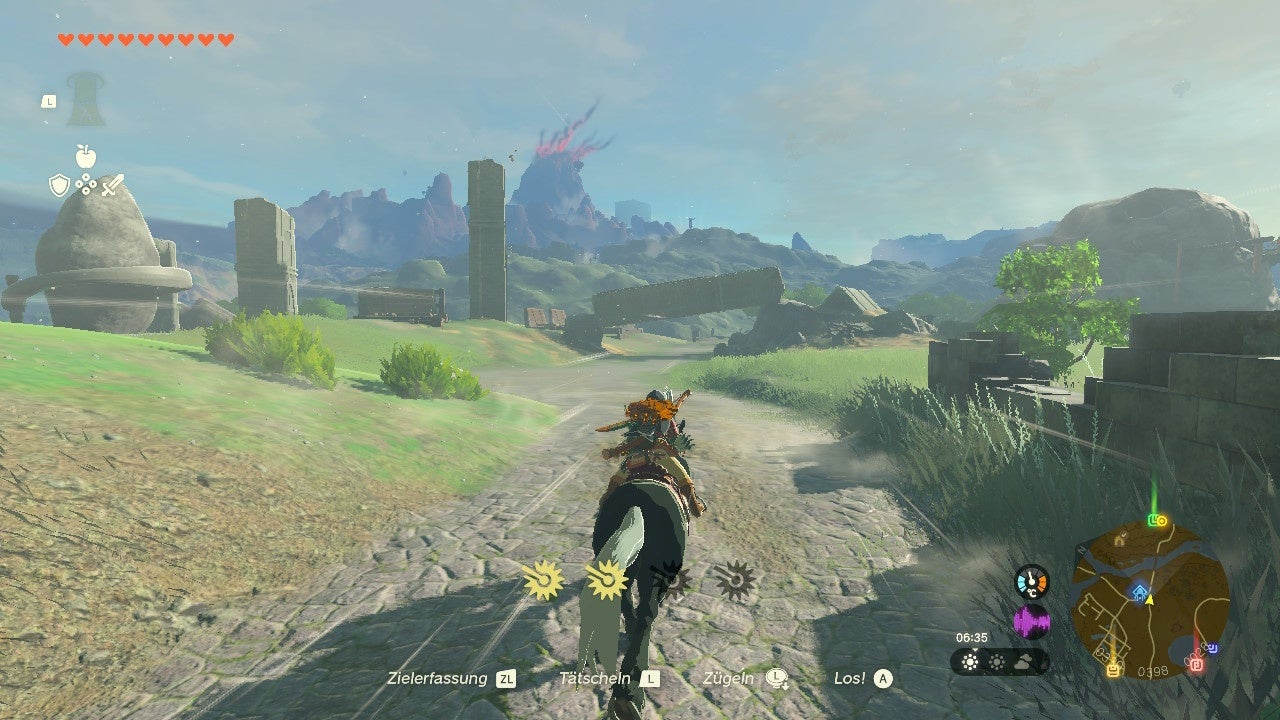The width and height of the screenshot is (1280, 720).
Task: Select the red shrine marker on the minimap
Action: coord(1196,665)
